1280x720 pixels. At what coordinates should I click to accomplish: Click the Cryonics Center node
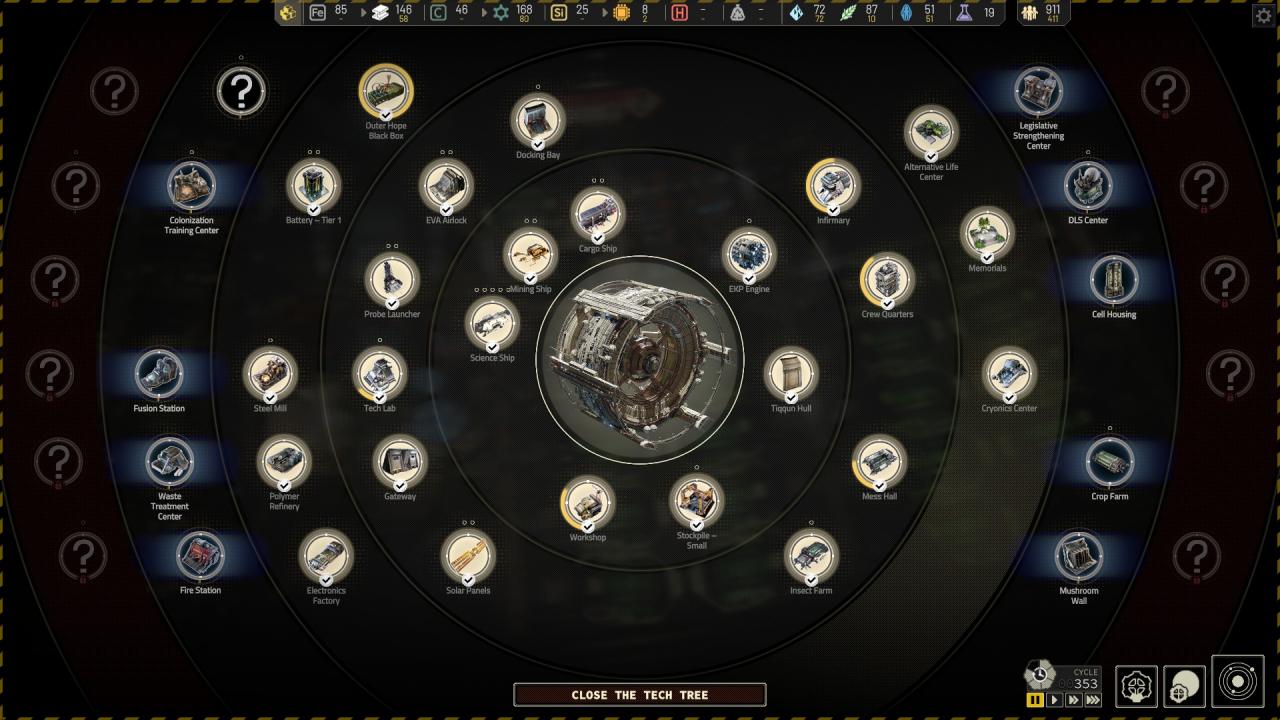(1009, 374)
